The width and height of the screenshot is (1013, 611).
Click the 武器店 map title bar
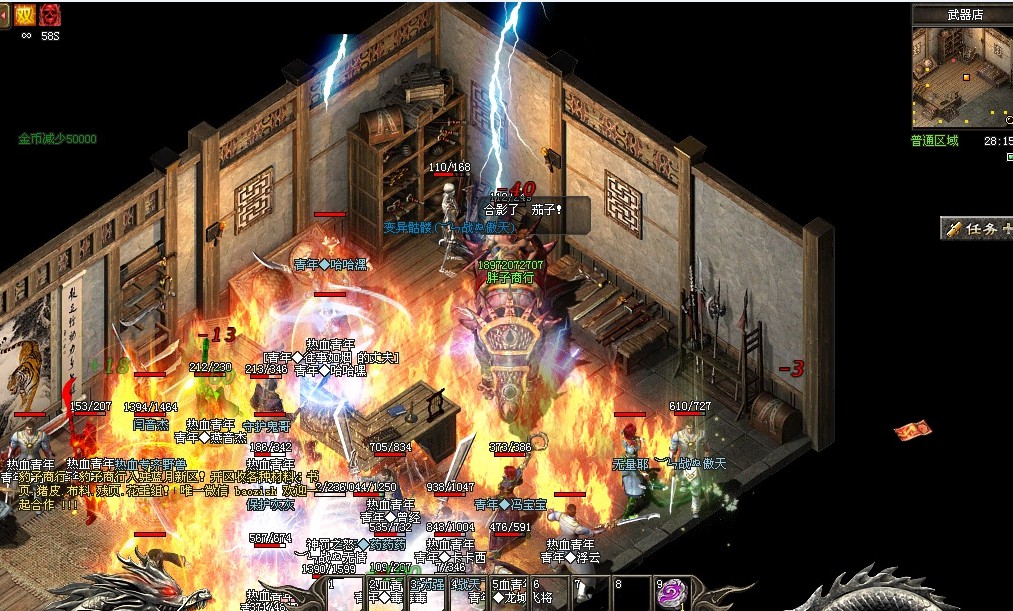coord(964,14)
